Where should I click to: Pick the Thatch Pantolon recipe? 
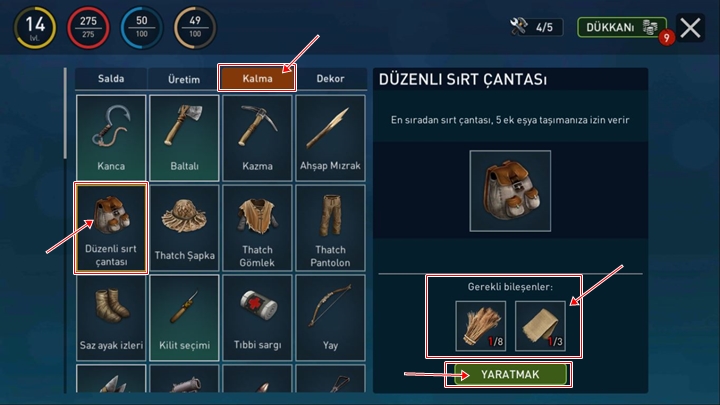[x=330, y=226]
